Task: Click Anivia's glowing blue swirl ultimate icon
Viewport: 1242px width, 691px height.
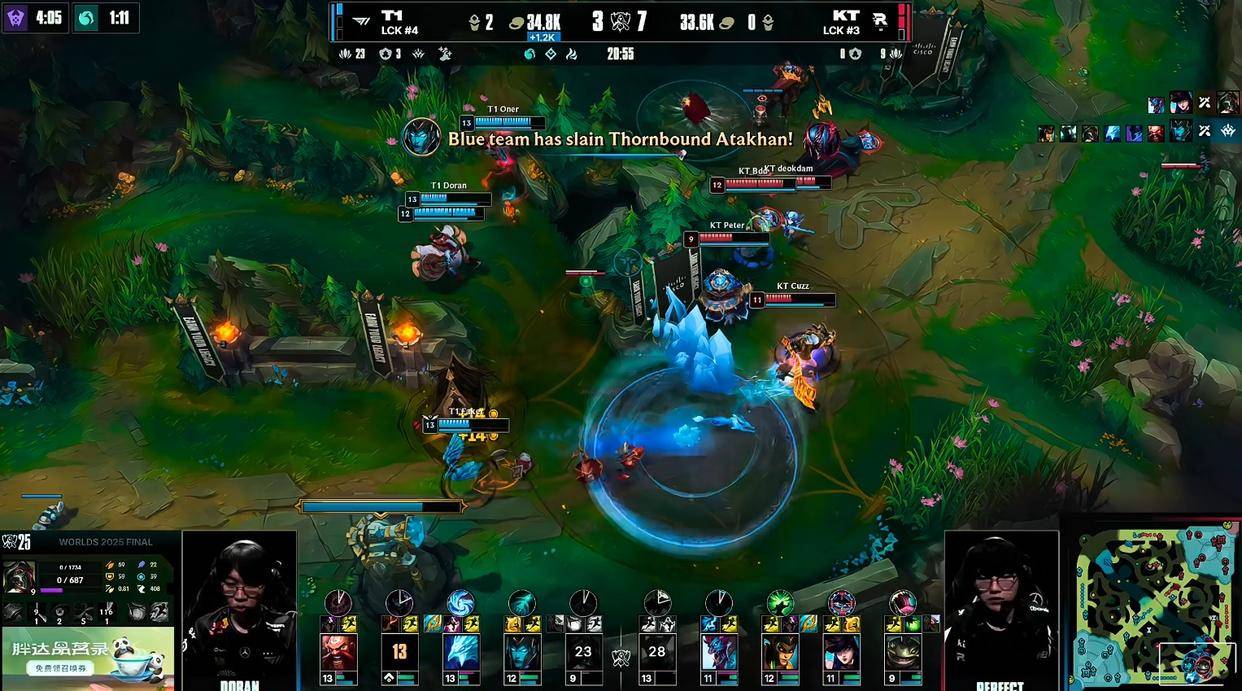Action: click(460, 602)
